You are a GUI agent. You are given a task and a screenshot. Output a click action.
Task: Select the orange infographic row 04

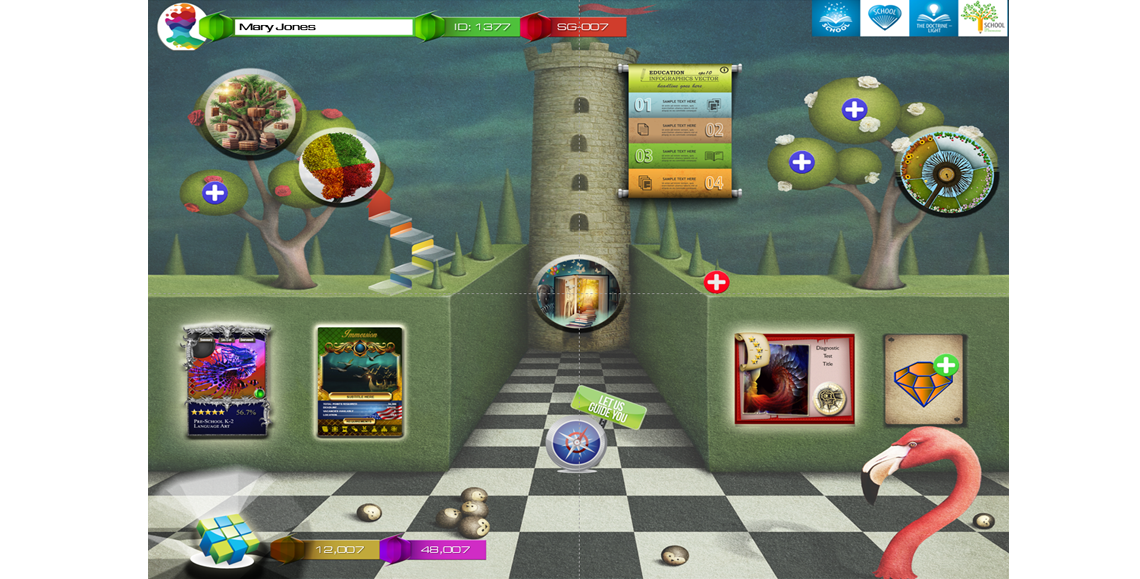679,182
